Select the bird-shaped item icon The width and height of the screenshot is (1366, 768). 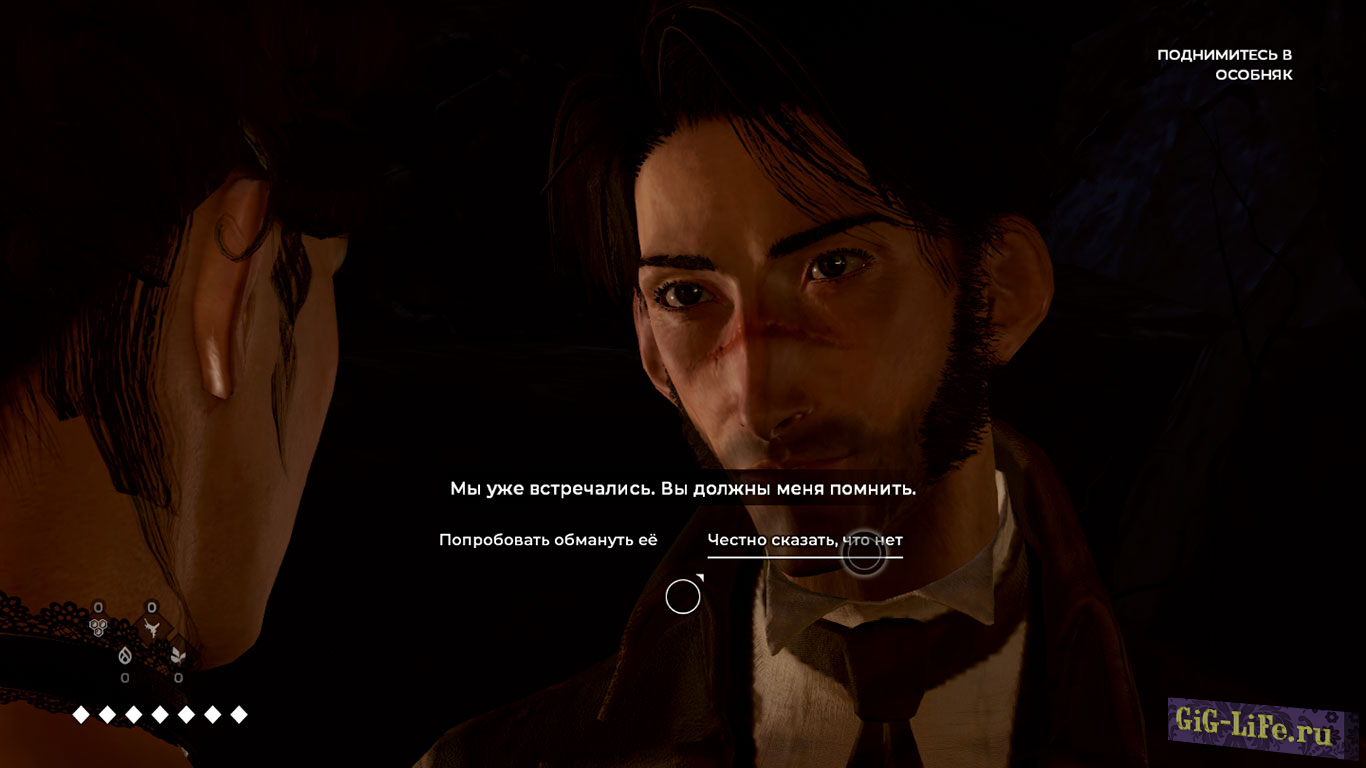(152, 627)
